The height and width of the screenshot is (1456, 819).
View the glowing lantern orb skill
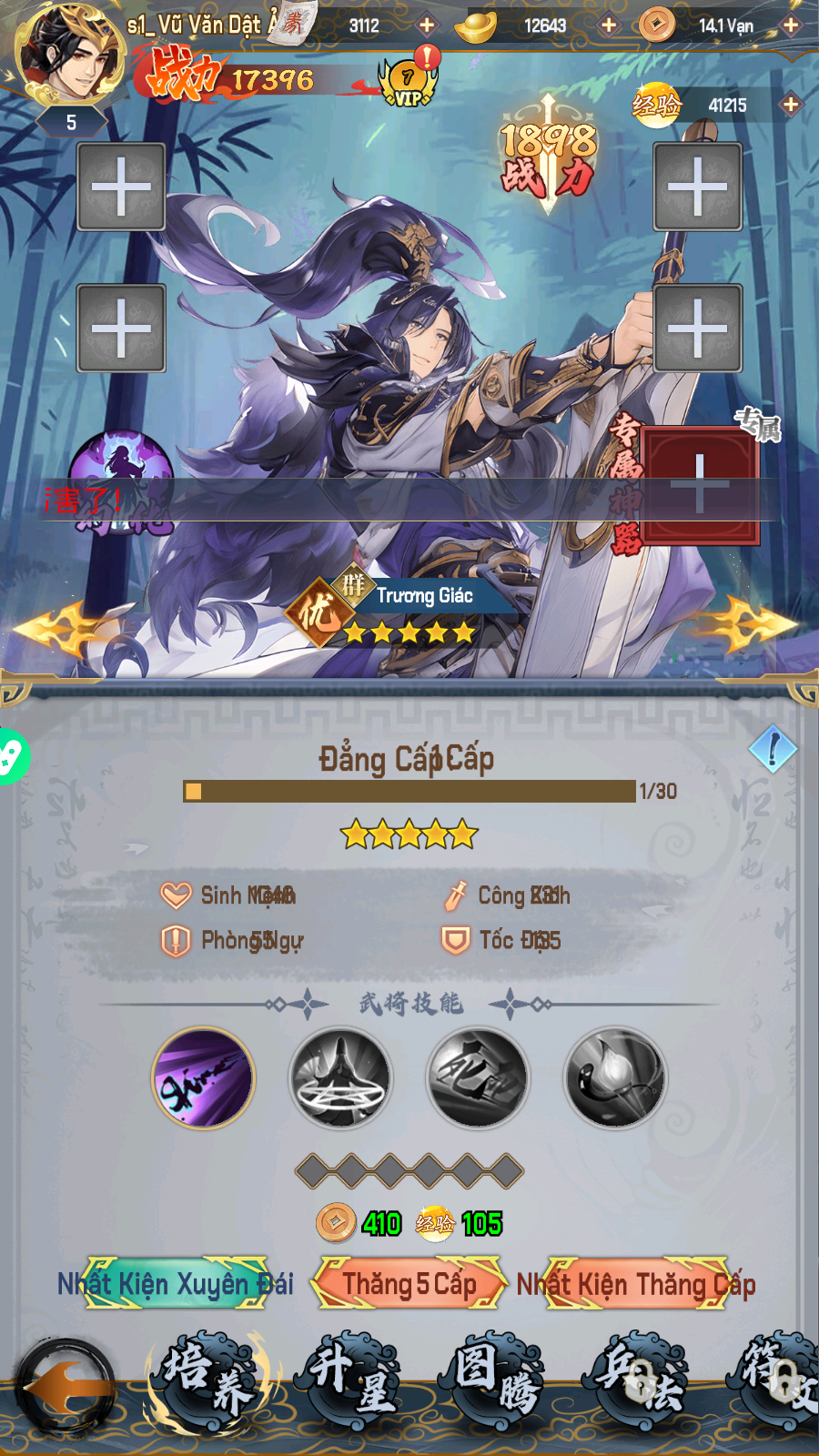tap(615, 1078)
